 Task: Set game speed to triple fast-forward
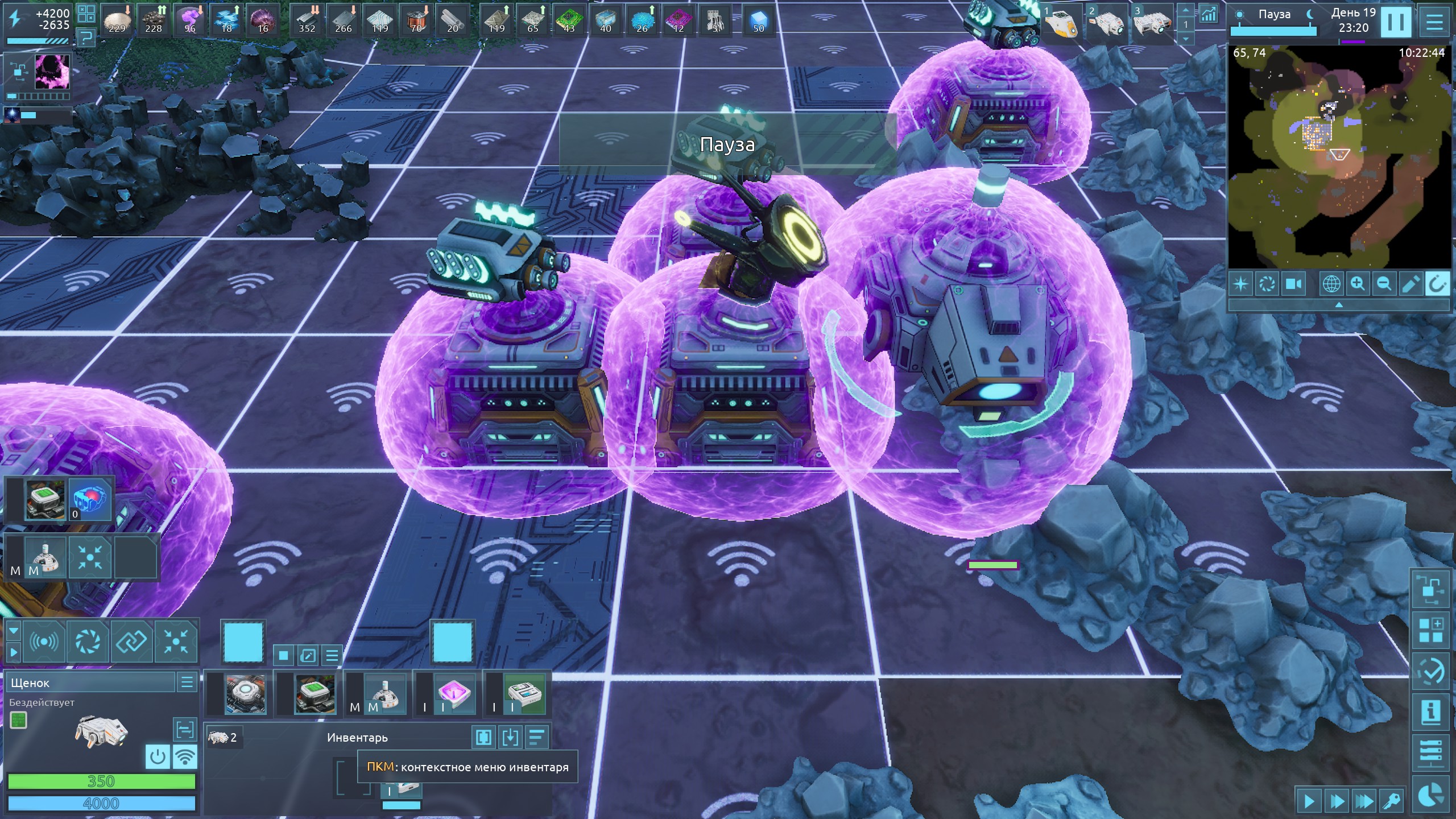tap(1364, 802)
